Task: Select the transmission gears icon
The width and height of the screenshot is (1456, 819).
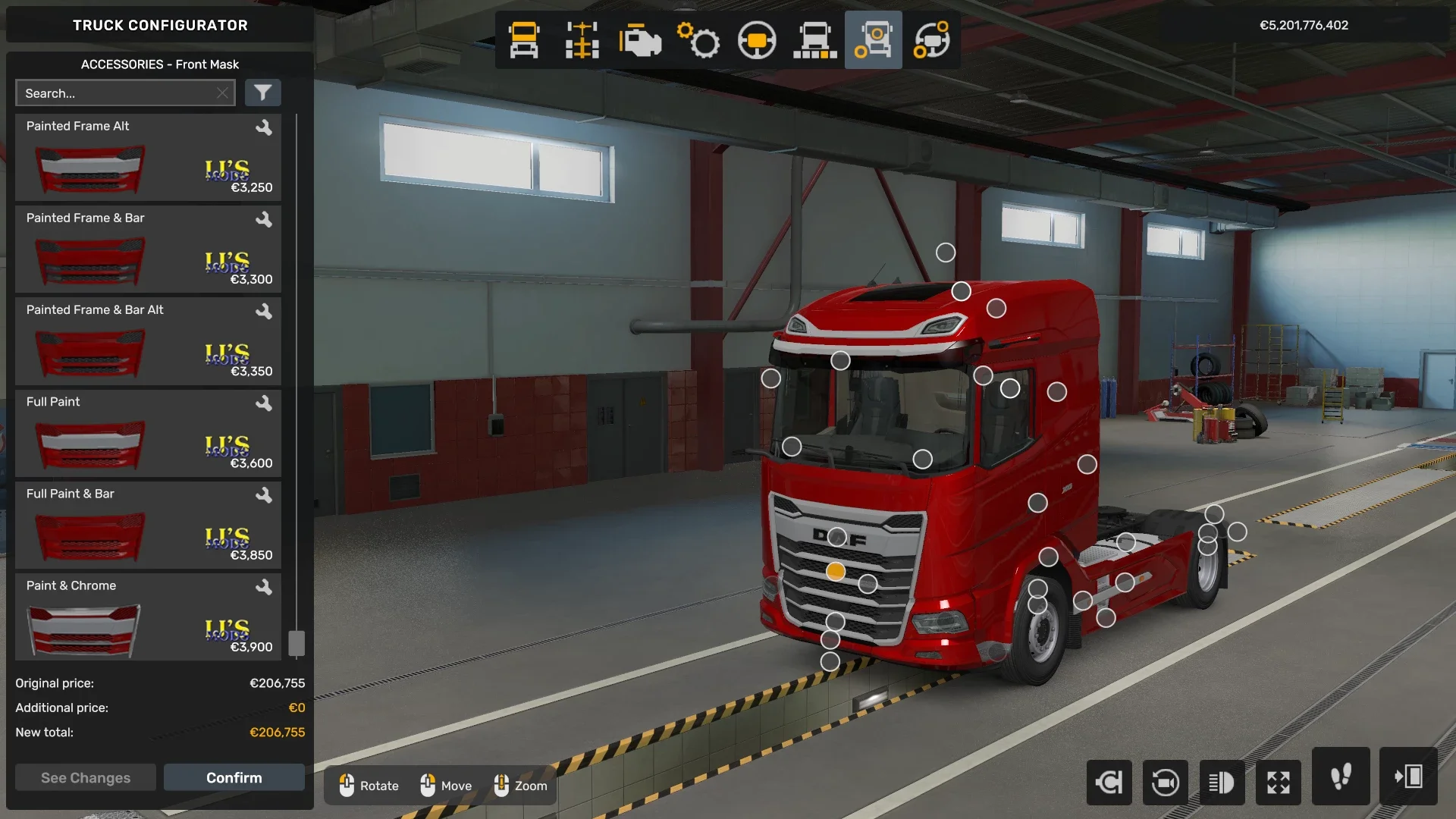Action: (x=698, y=39)
